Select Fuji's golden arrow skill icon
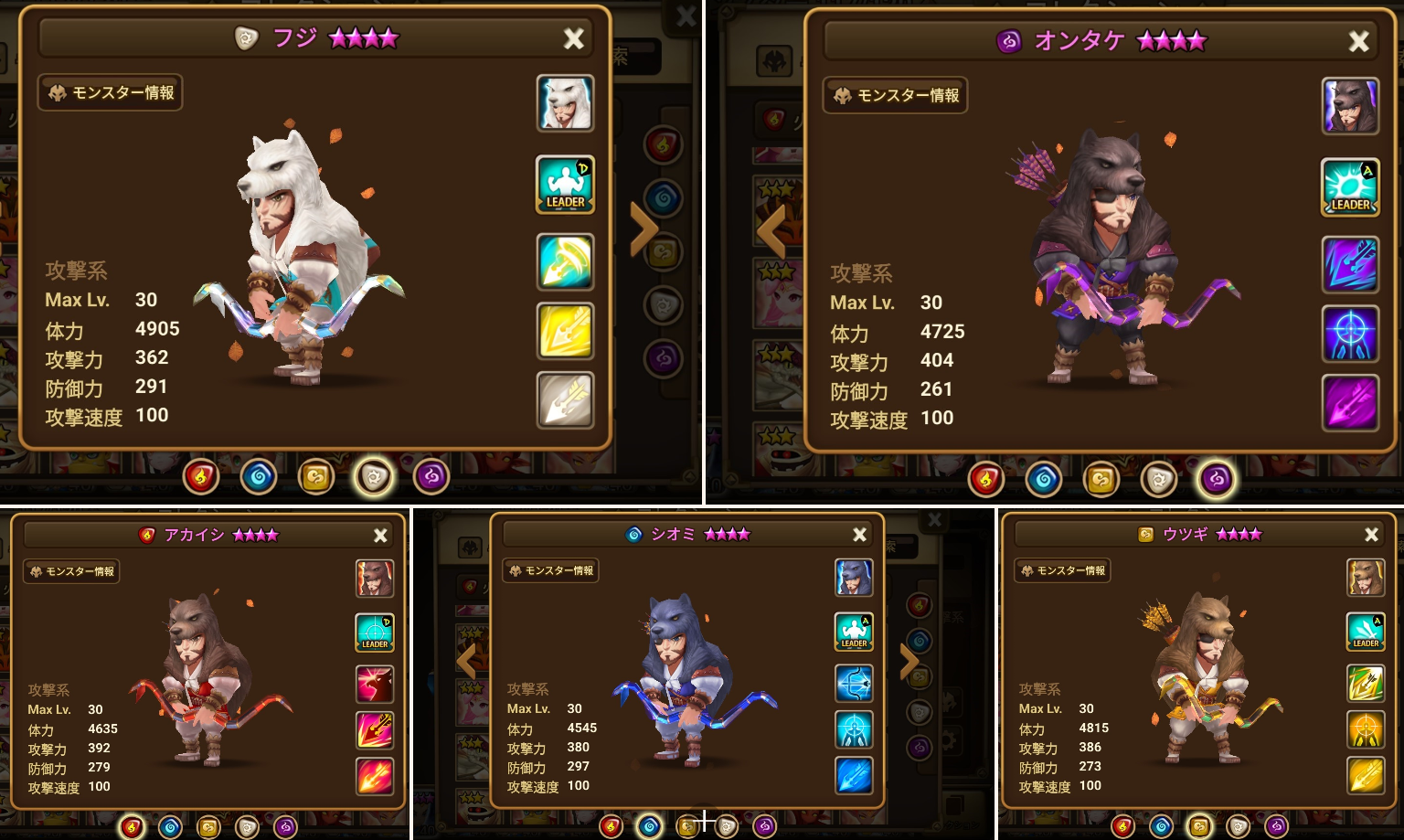Viewport: 1404px width, 840px height. point(565,331)
